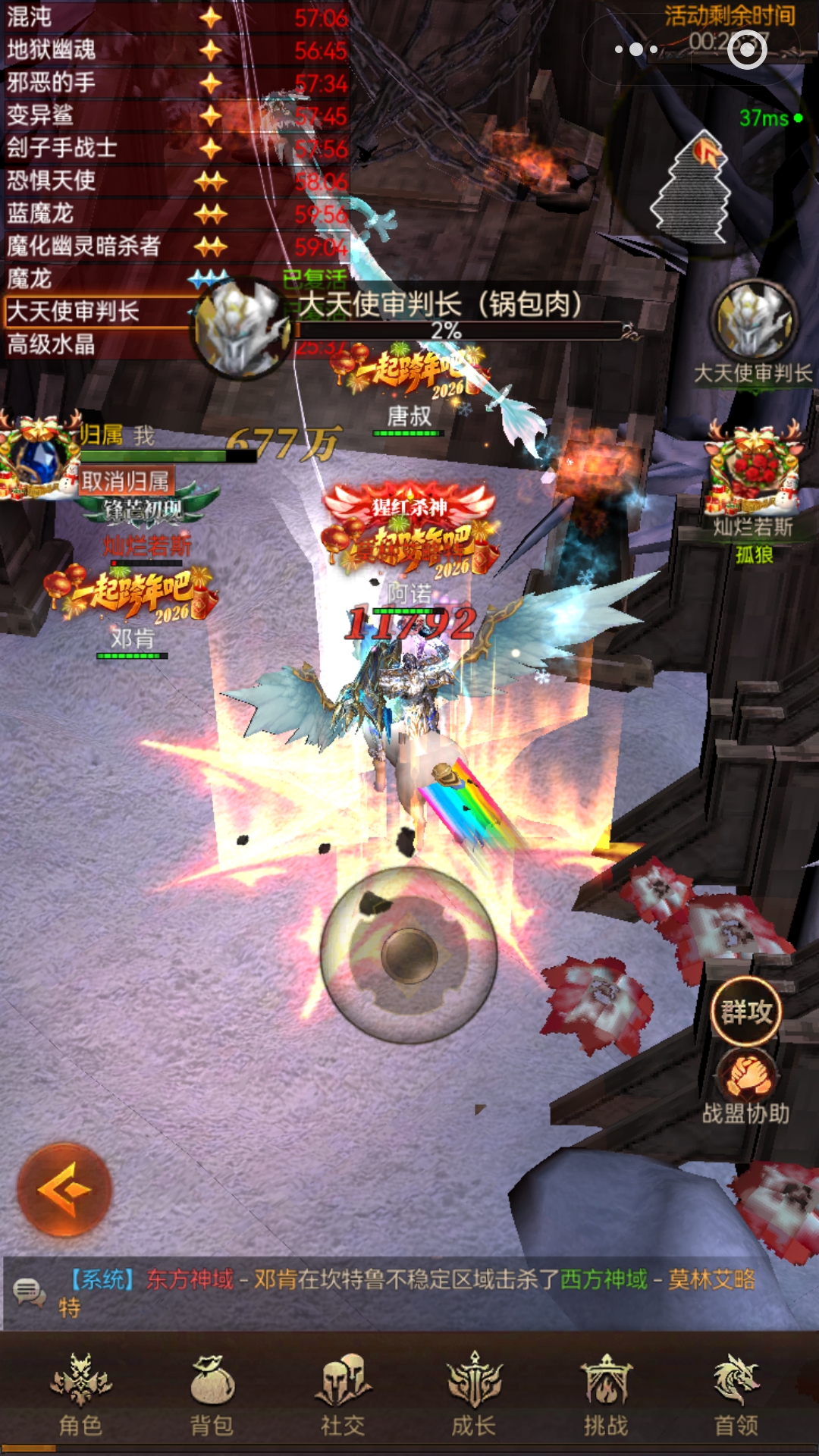Open the chat box speech bubble
Viewport: 819px width, 1456px height.
[x=30, y=1291]
